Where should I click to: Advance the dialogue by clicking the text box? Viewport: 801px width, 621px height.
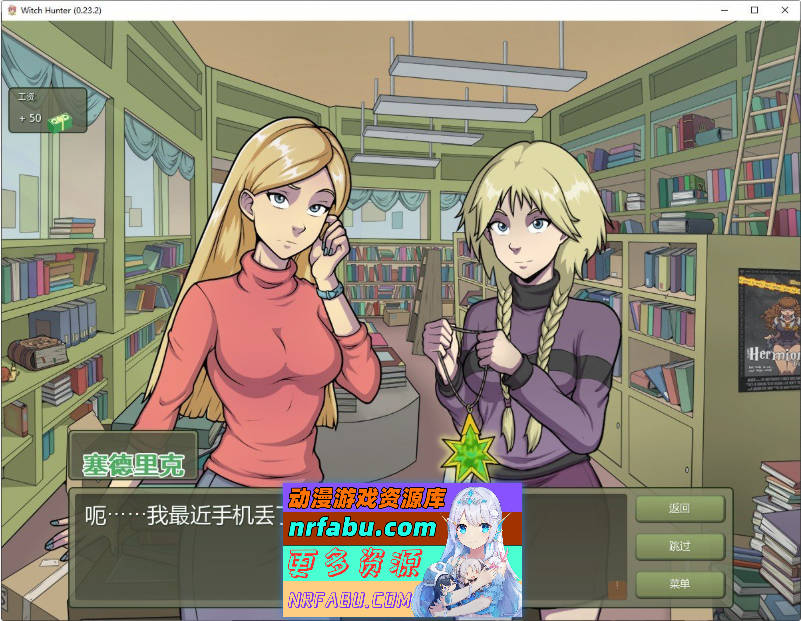tap(180, 560)
